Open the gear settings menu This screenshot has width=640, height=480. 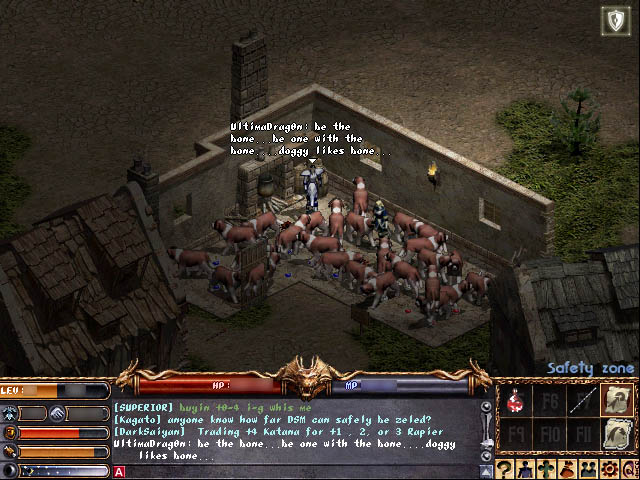click(x=608, y=468)
